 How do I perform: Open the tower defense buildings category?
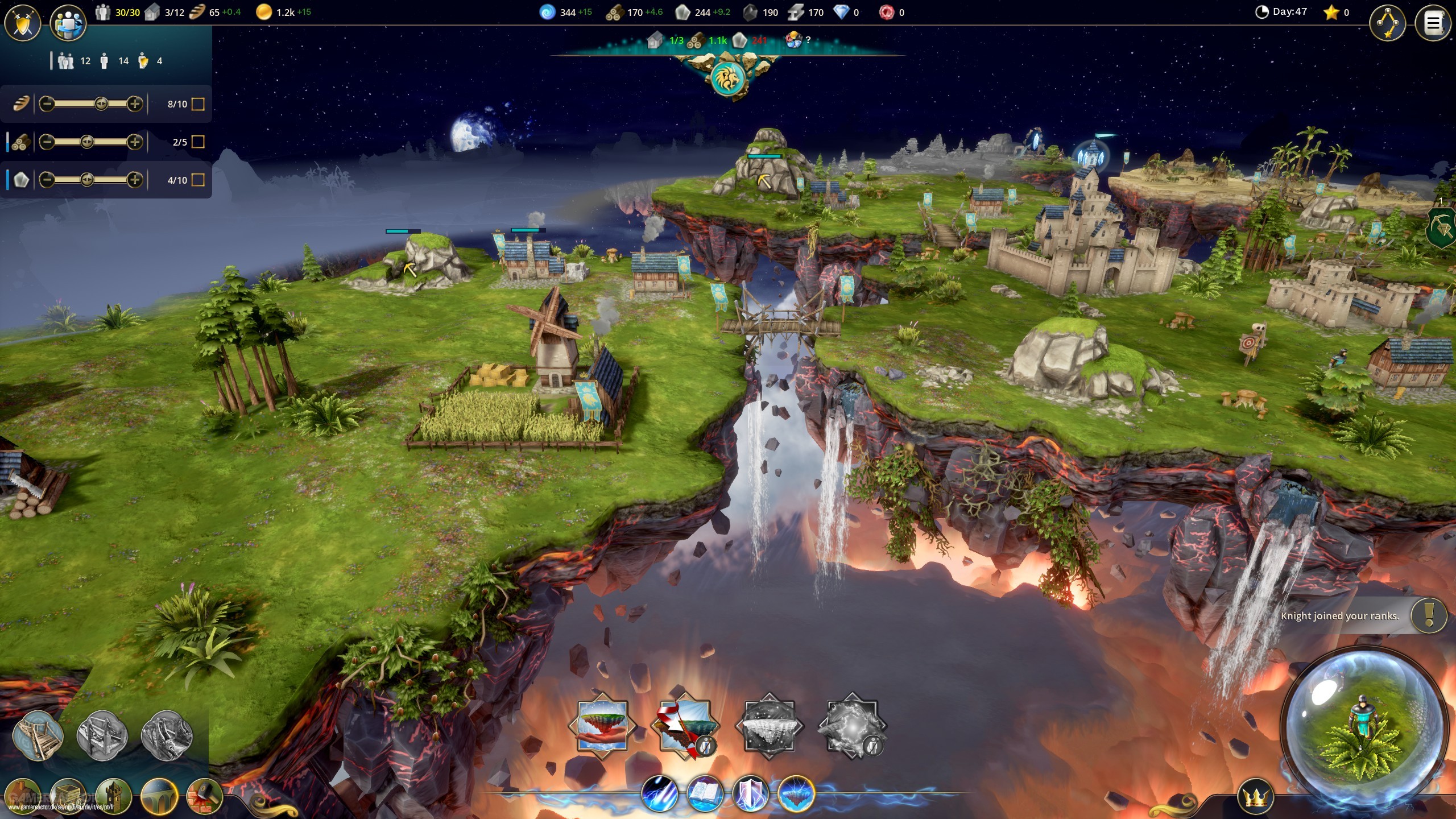(x=114, y=796)
